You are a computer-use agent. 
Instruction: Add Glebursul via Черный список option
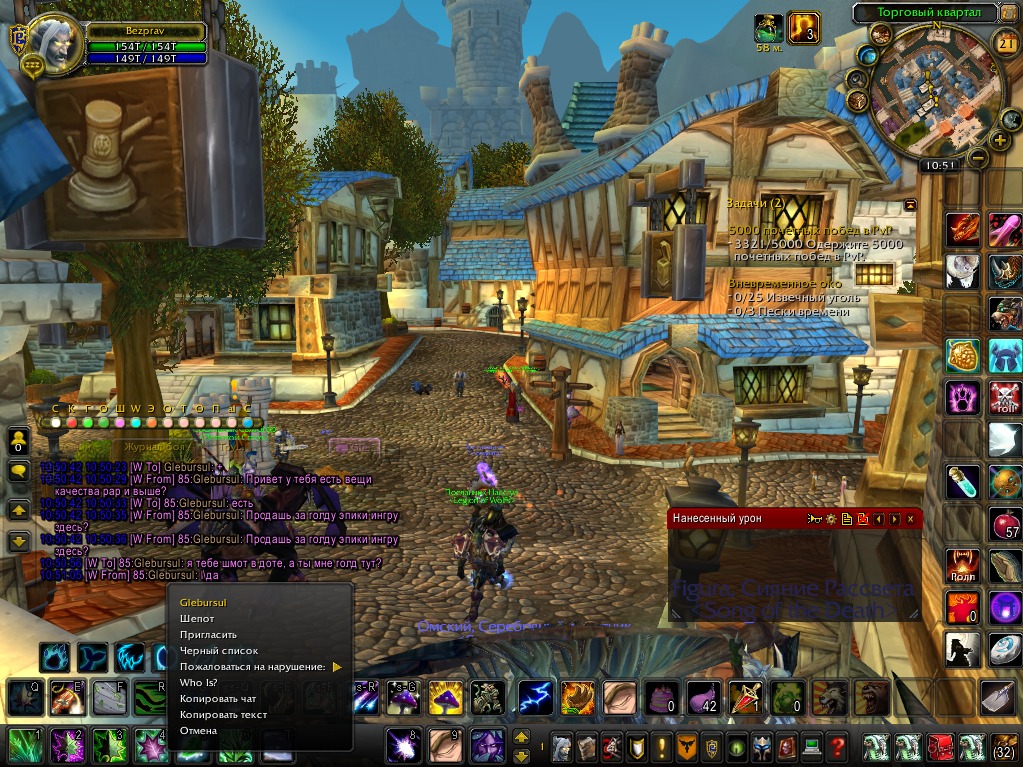pos(218,651)
